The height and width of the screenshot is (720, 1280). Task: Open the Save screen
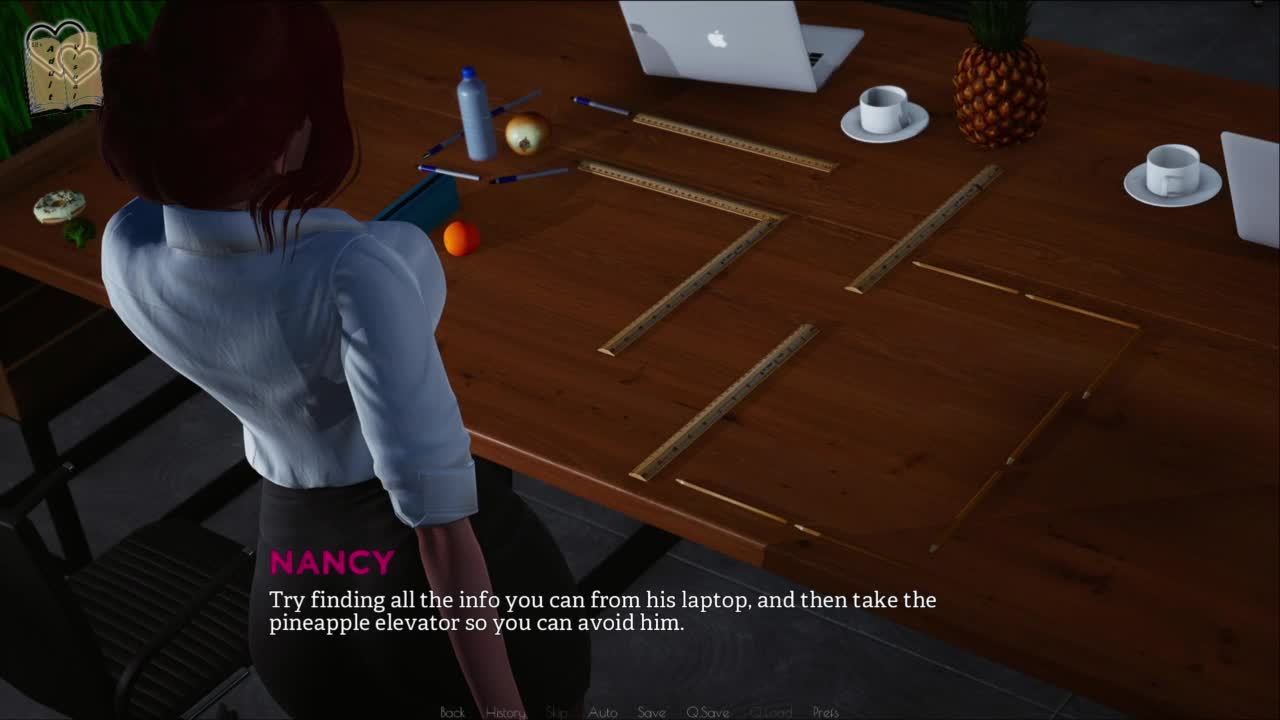coord(651,712)
